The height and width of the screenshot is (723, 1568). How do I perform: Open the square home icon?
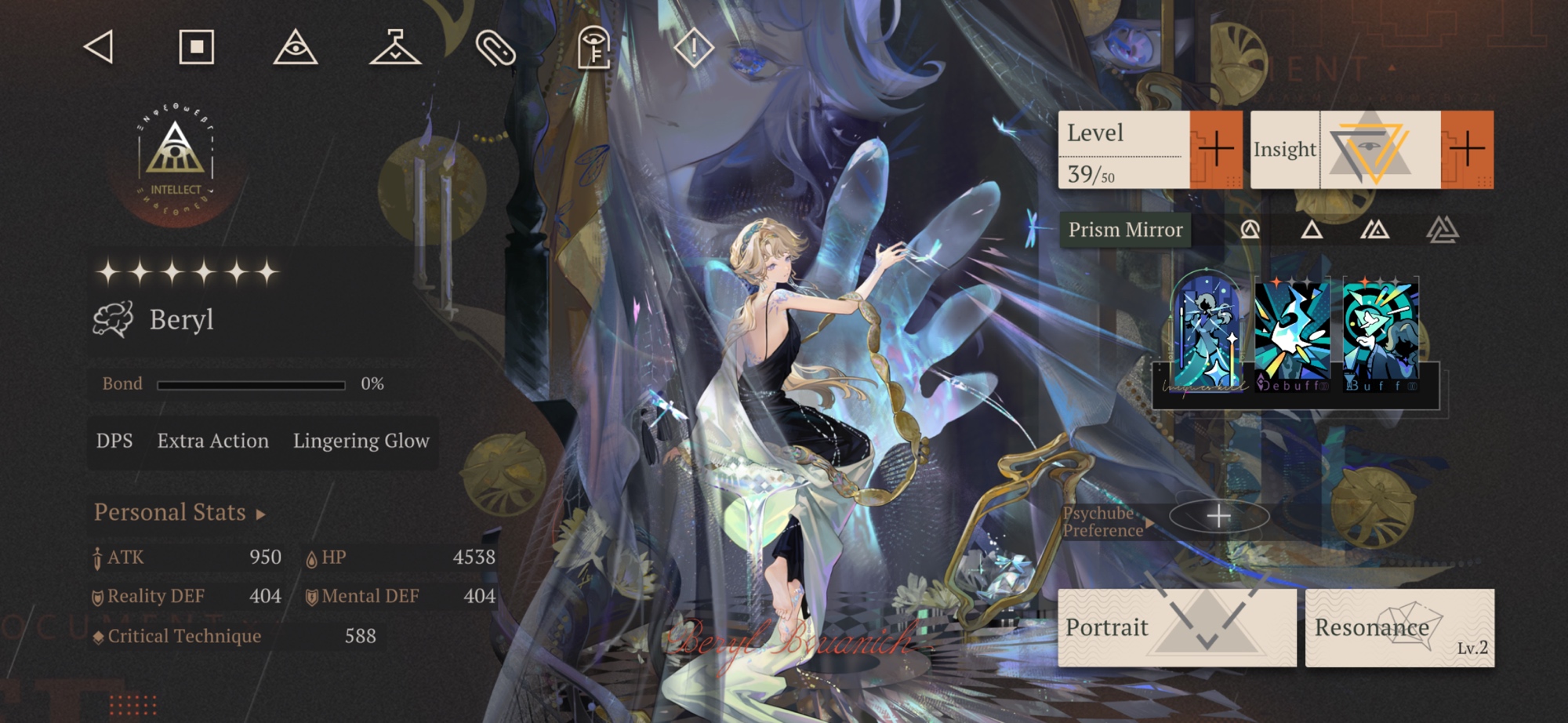197,47
